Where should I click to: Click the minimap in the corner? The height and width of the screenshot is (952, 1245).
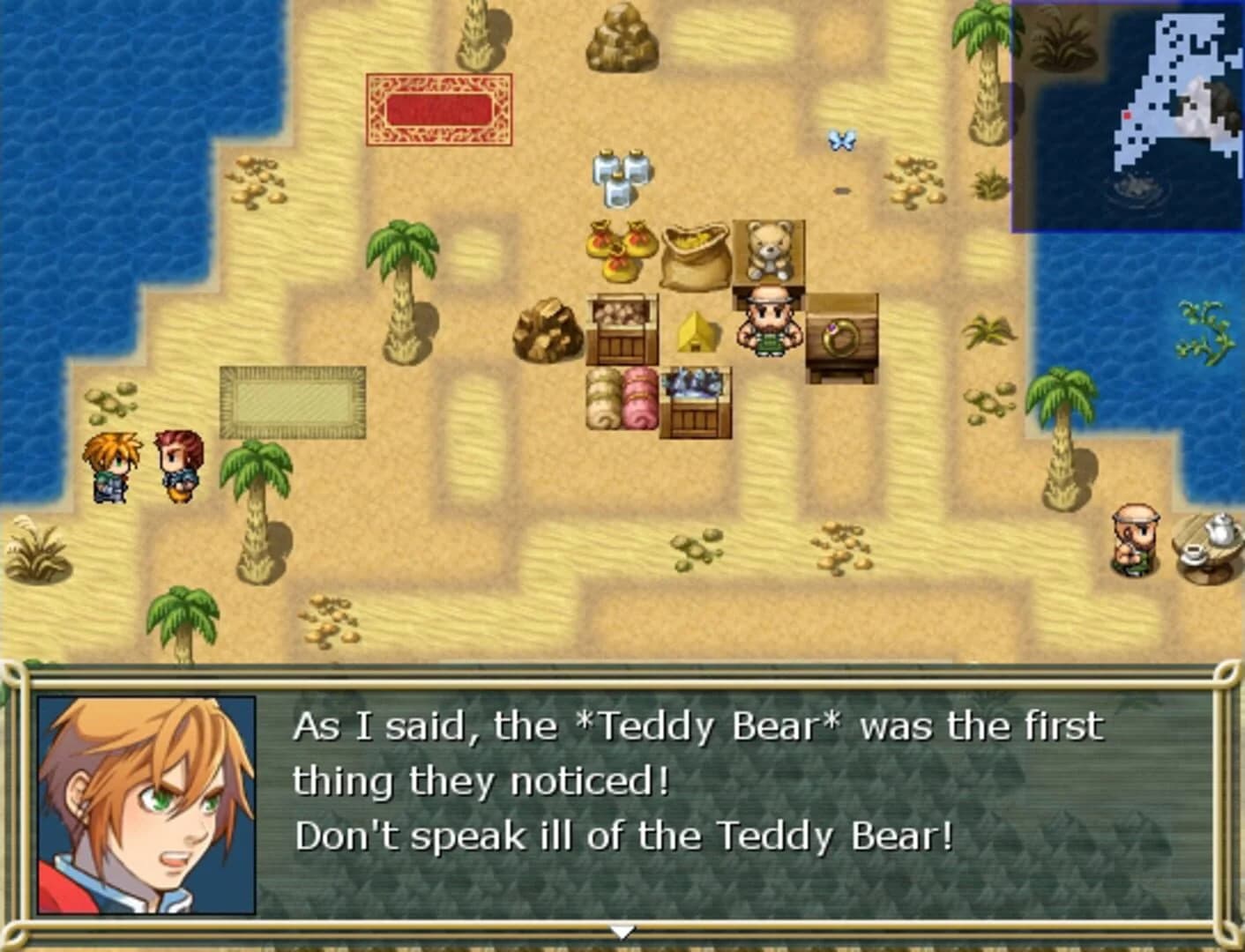point(1127,115)
